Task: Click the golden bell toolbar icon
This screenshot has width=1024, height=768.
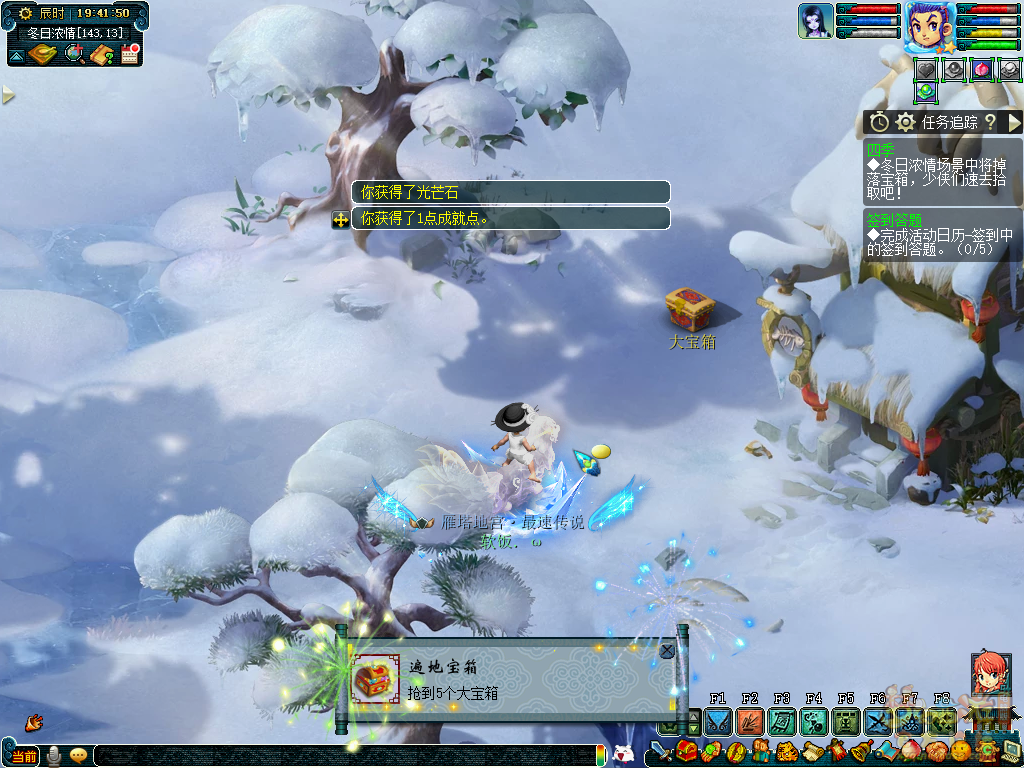Action: pyautogui.click(x=860, y=751)
